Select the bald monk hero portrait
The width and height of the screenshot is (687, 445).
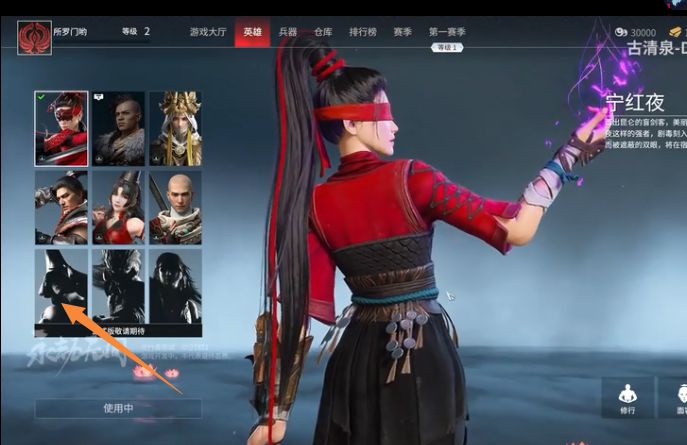176,207
